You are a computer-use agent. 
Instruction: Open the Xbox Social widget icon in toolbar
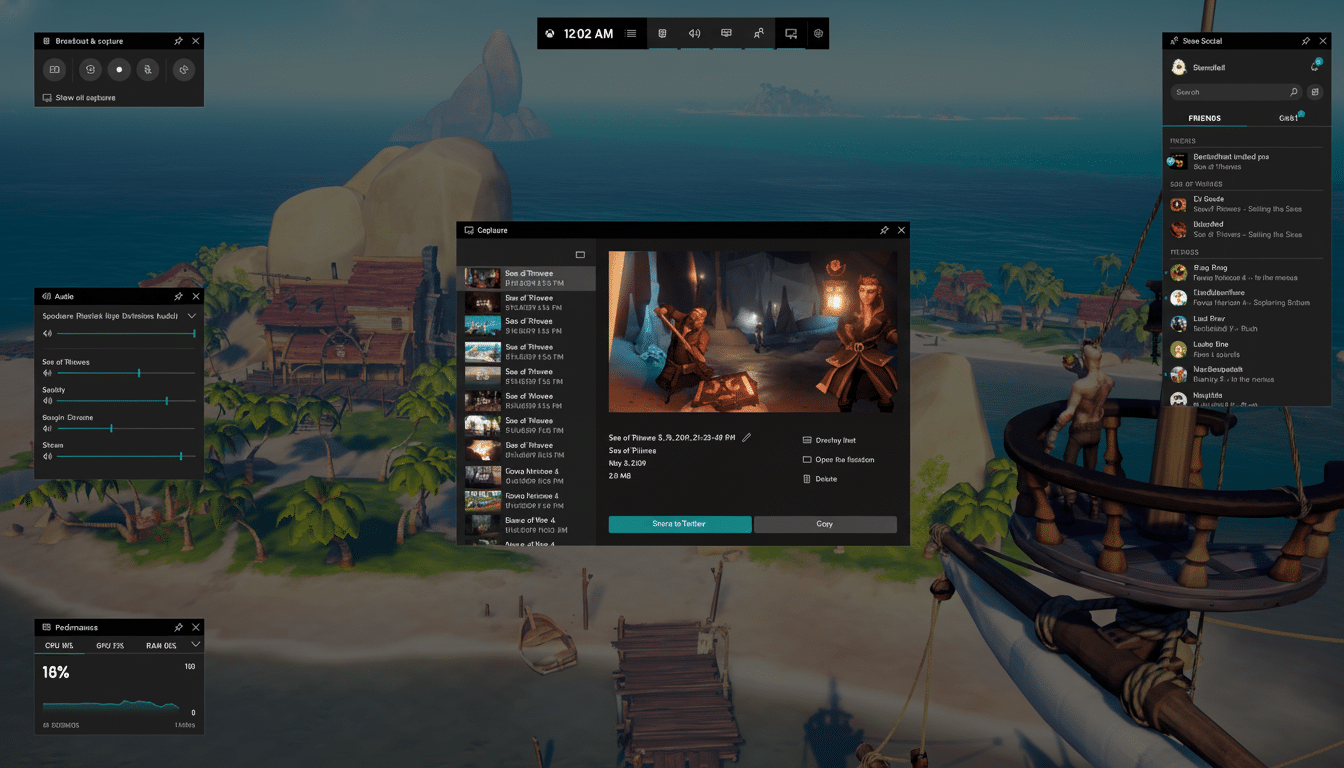tap(758, 33)
